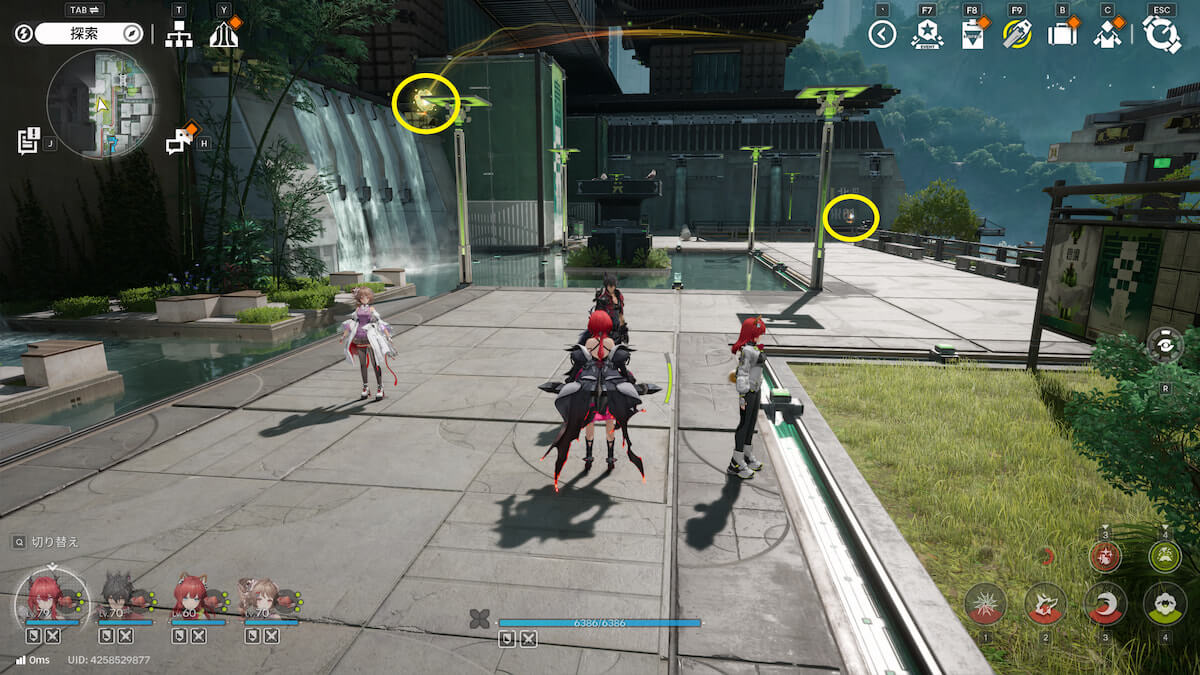The image size is (1200, 675).
Task: Collapse the top menu with the back arrow
Action: click(x=881, y=35)
